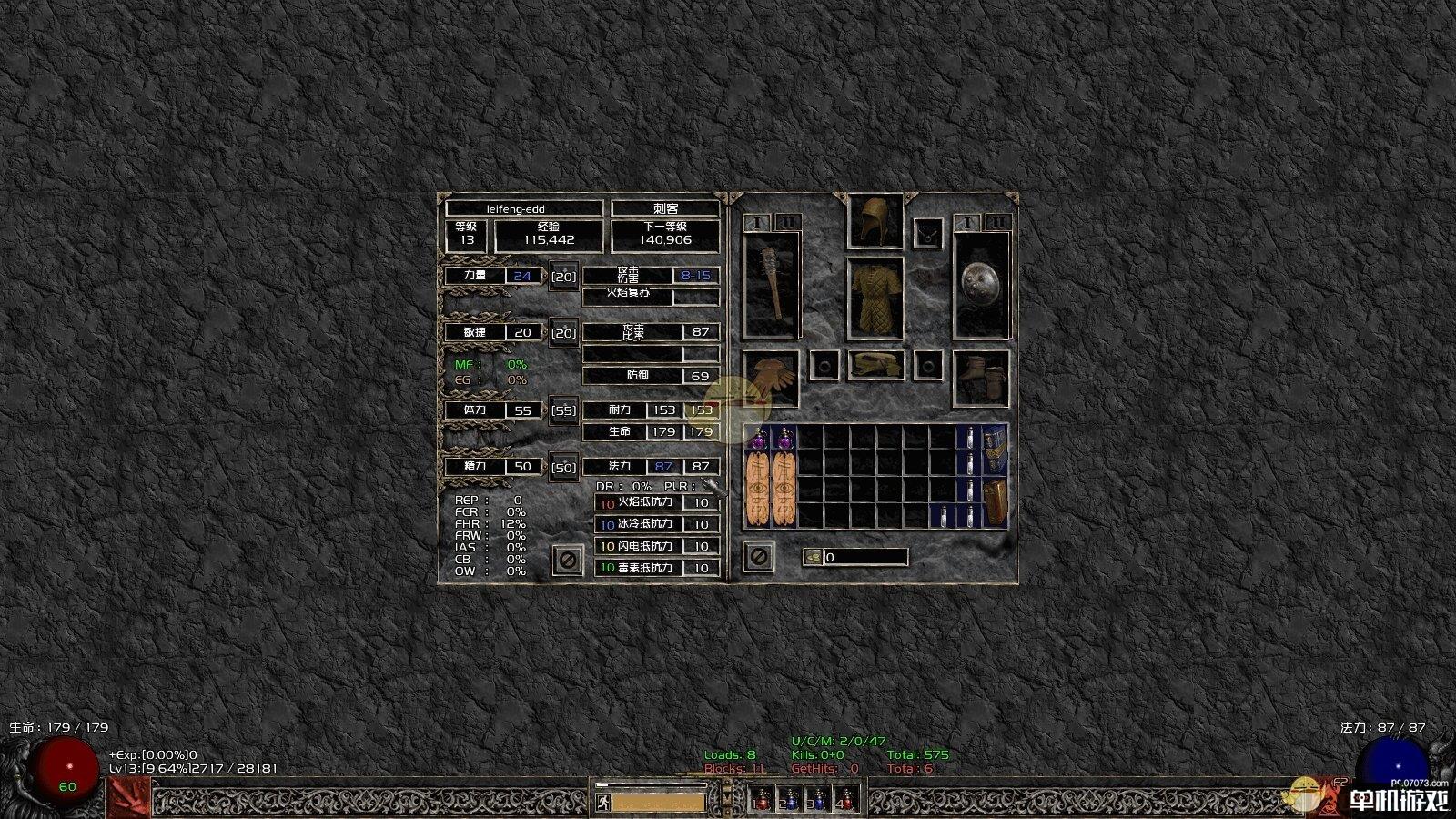This screenshot has width=1456, height=819.
Task: Select the equipped boots slot
Action: pyautogui.click(x=982, y=378)
